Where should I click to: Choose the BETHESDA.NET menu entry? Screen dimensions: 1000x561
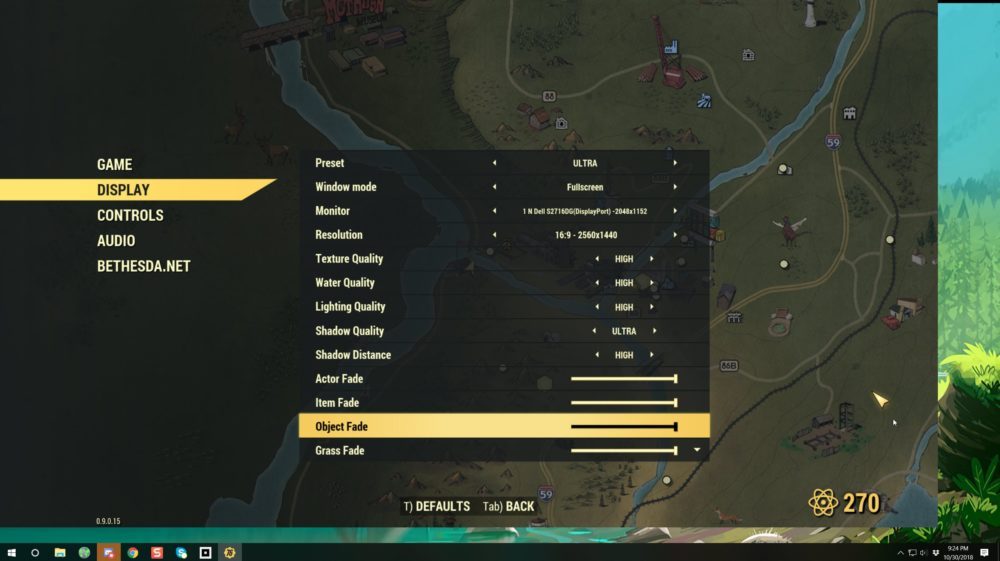(x=143, y=266)
